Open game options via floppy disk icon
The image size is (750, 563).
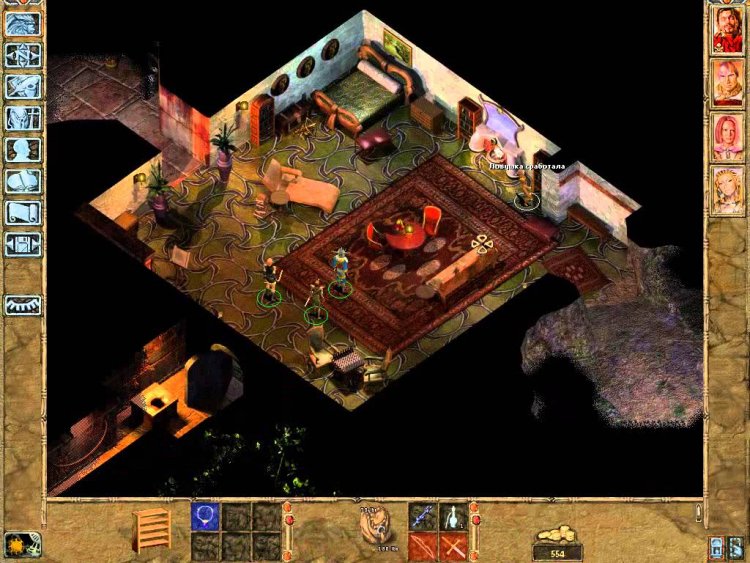click(x=22, y=245)
